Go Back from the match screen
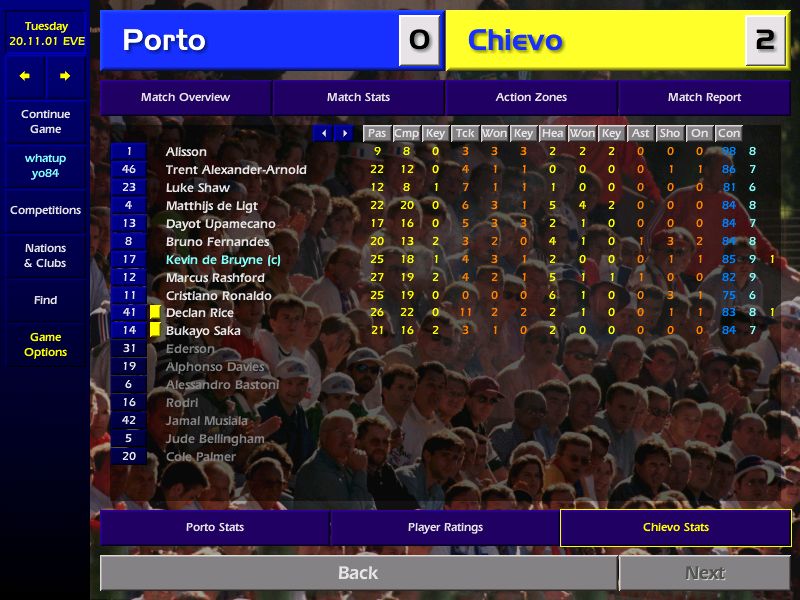The width and height of the screenshot is (800, 600). coord(358,573)
